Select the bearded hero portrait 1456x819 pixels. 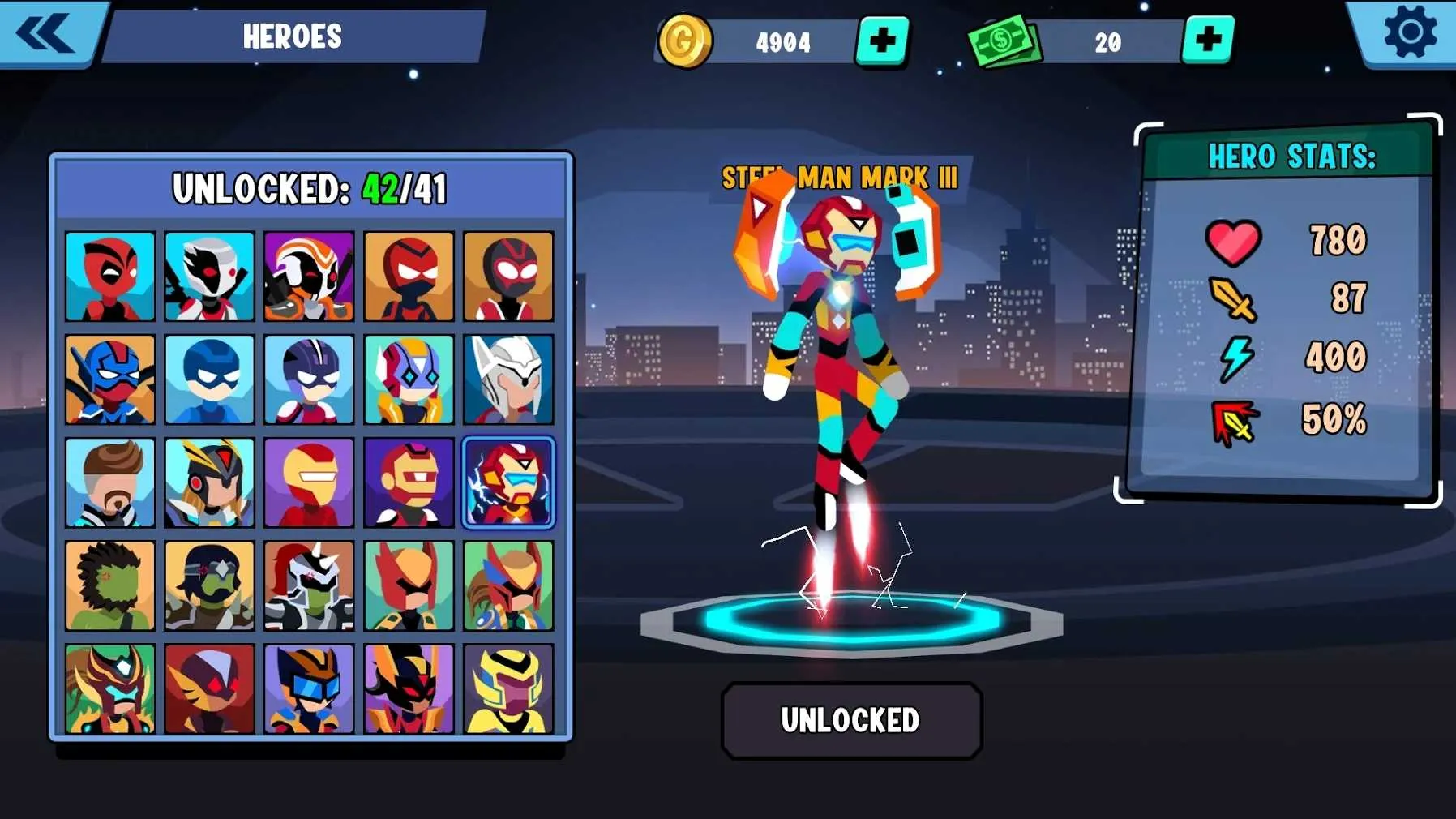click(110, 482)
